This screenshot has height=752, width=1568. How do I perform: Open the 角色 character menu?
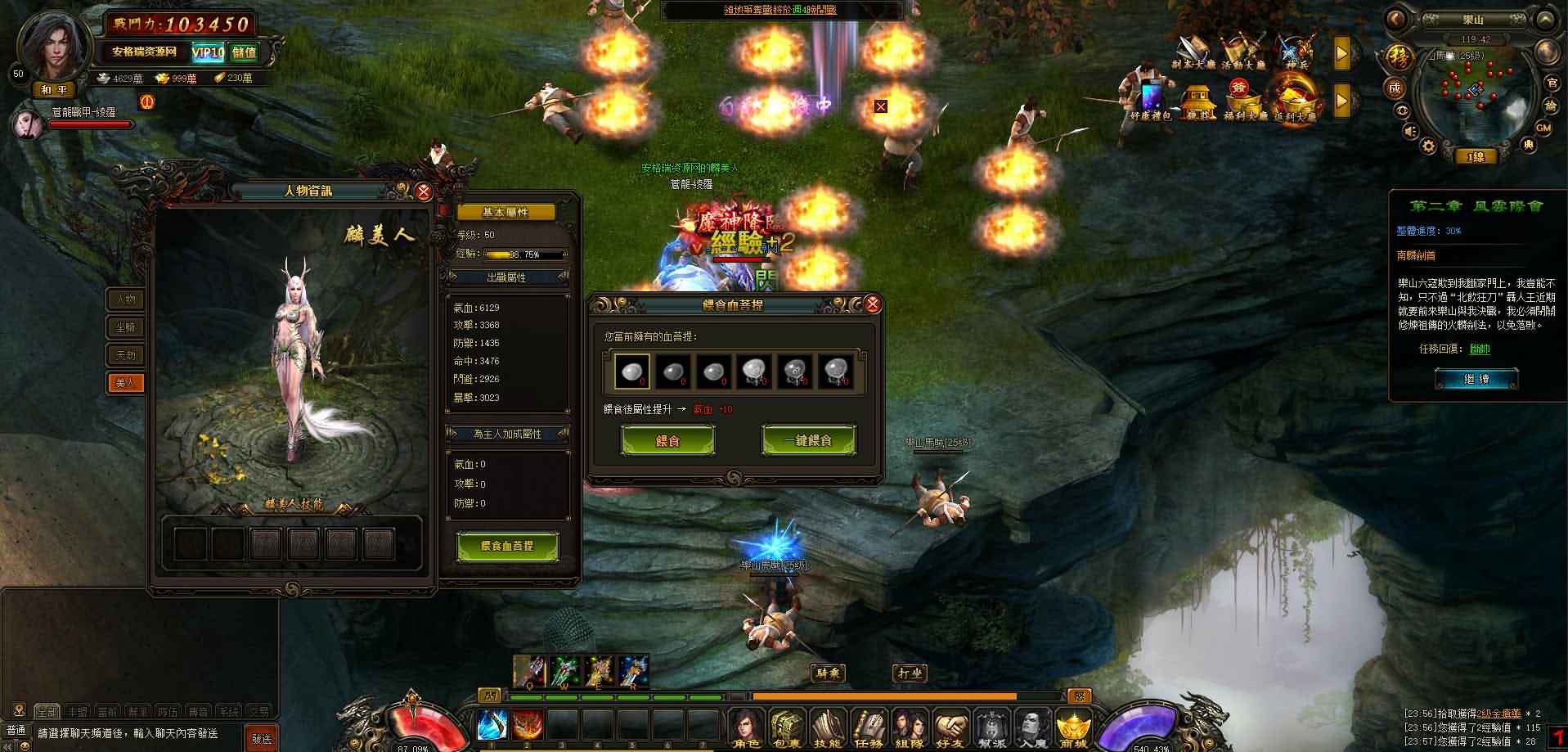tap(747, 728)
